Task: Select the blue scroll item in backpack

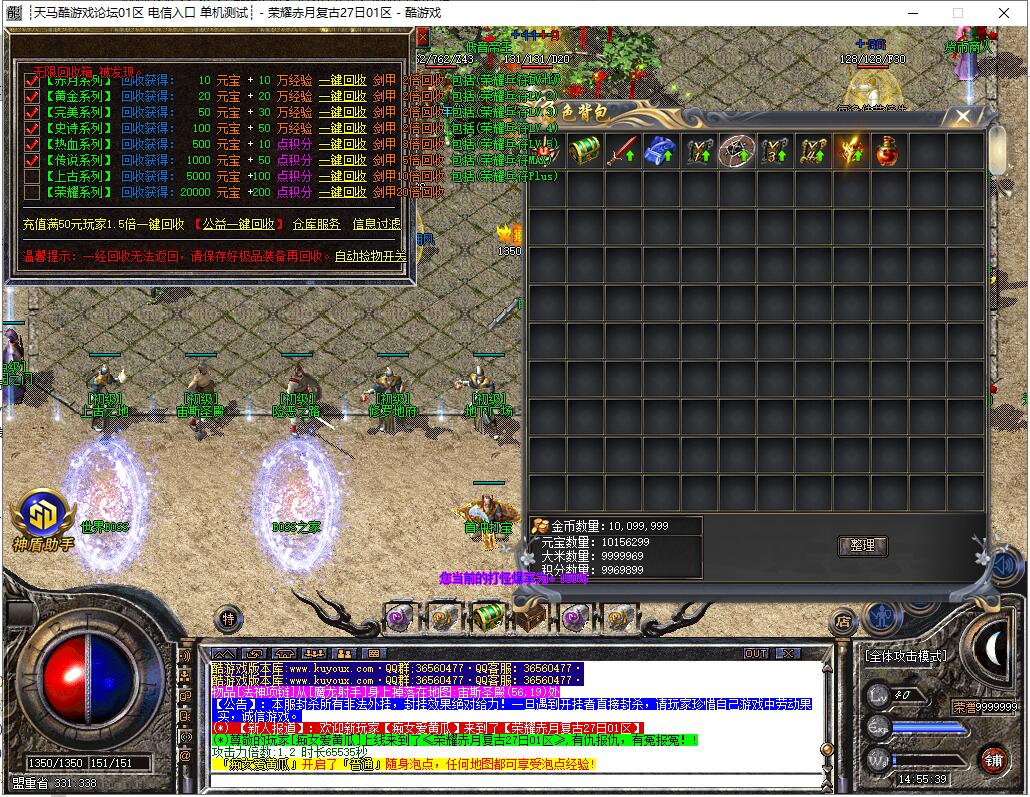Action: point(660,151)
